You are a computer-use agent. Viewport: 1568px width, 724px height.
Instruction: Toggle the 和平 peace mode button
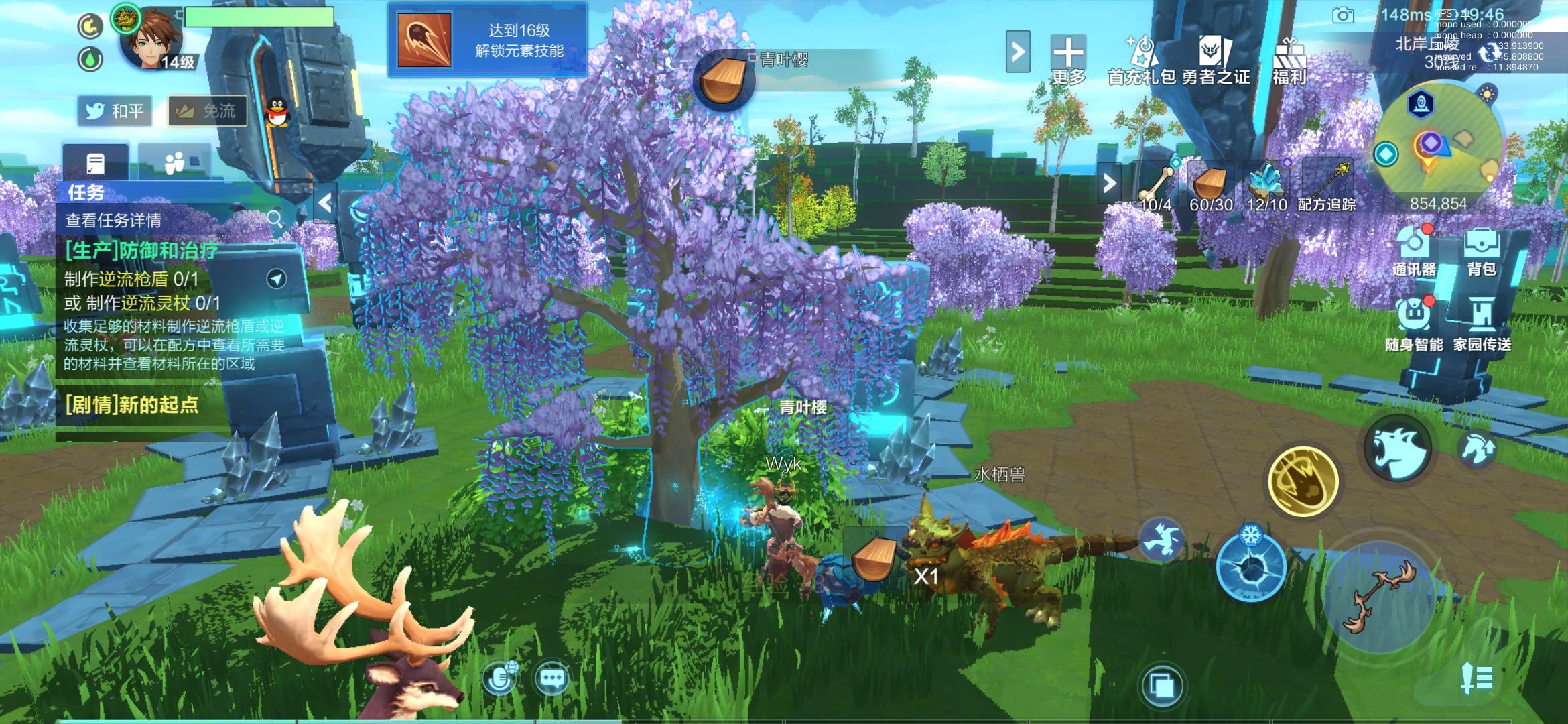pos(115,111)
